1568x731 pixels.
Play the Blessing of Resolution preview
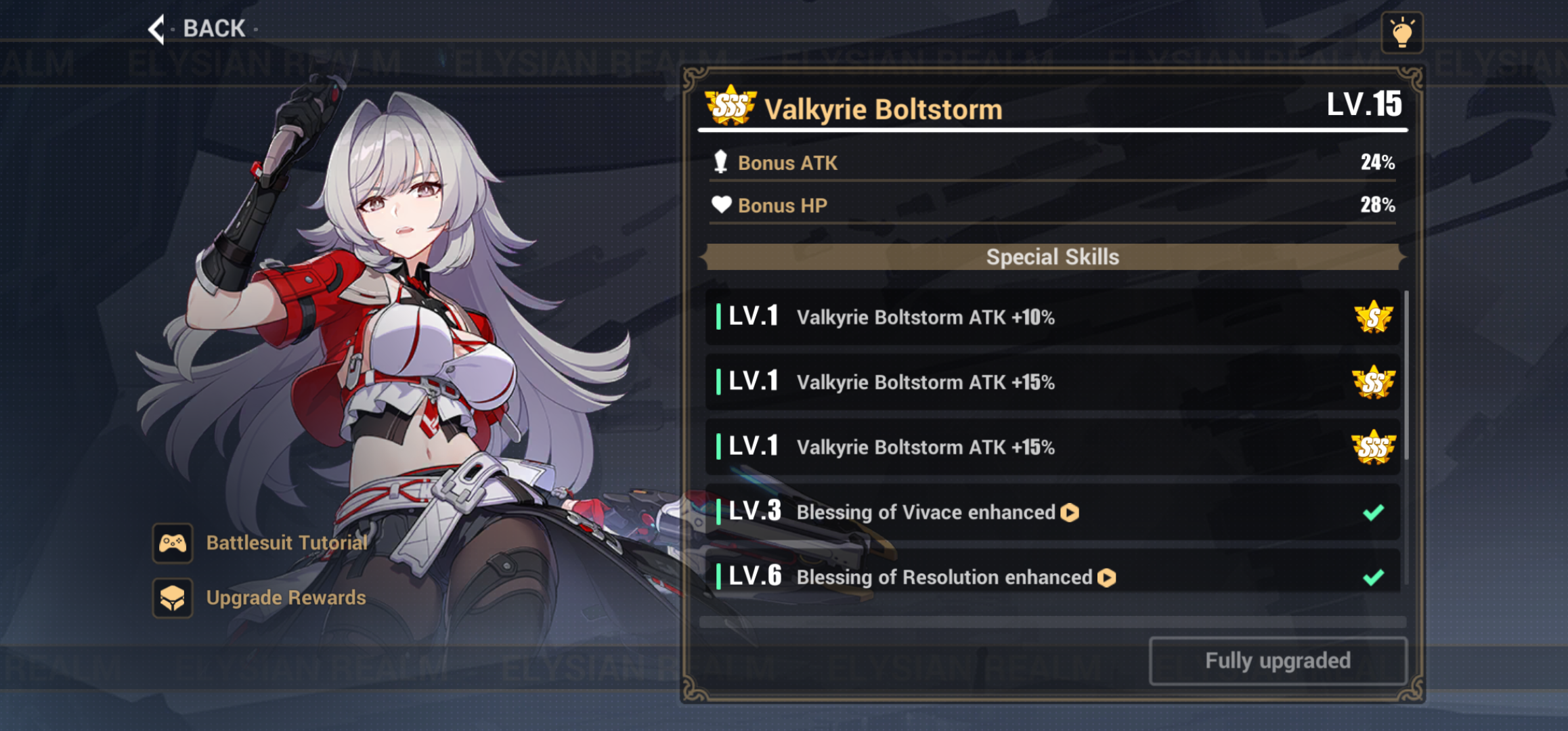tap(1106, 577)
